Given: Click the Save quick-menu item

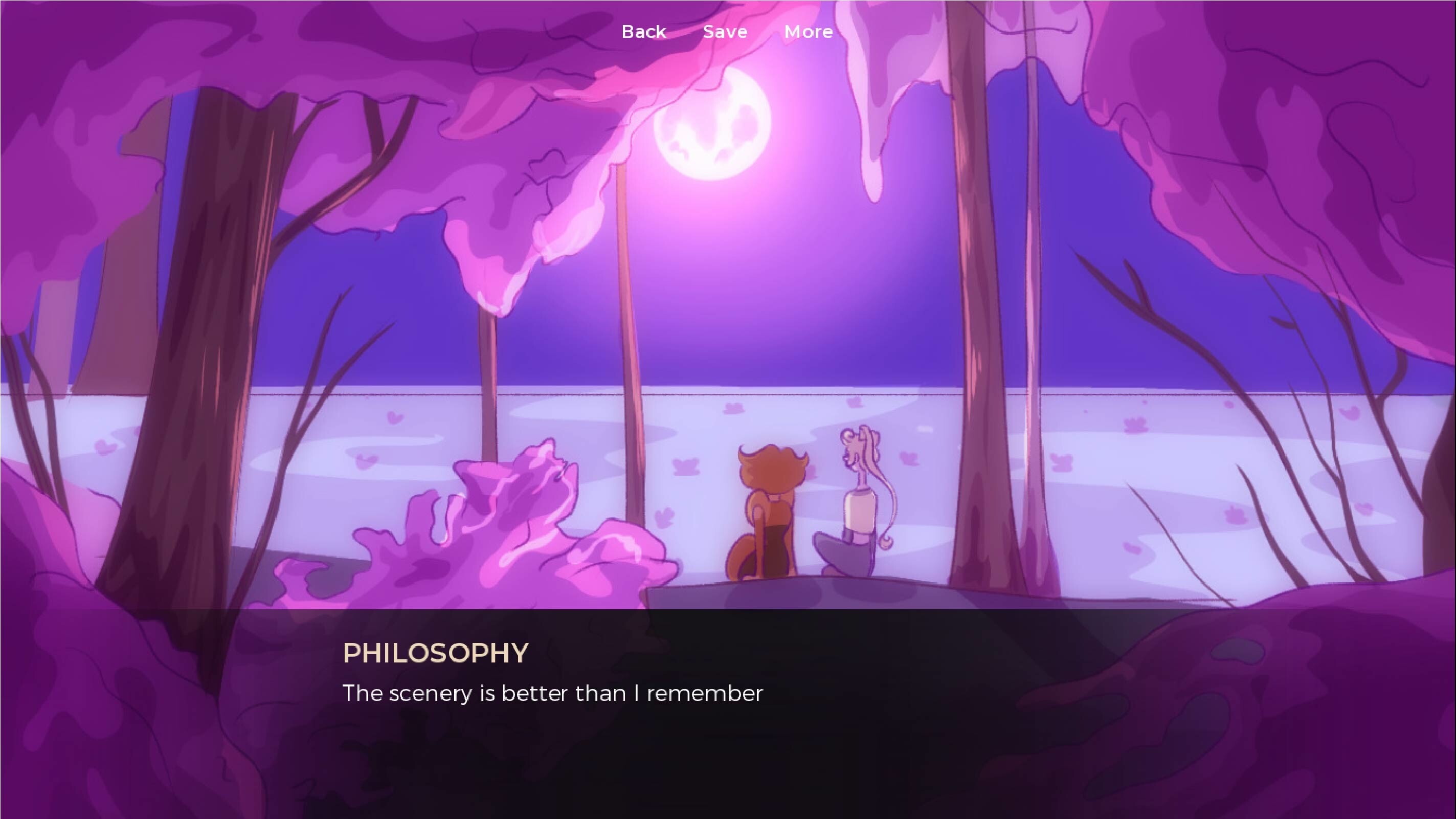Looking at the screenshot, I should pos(725,31).
